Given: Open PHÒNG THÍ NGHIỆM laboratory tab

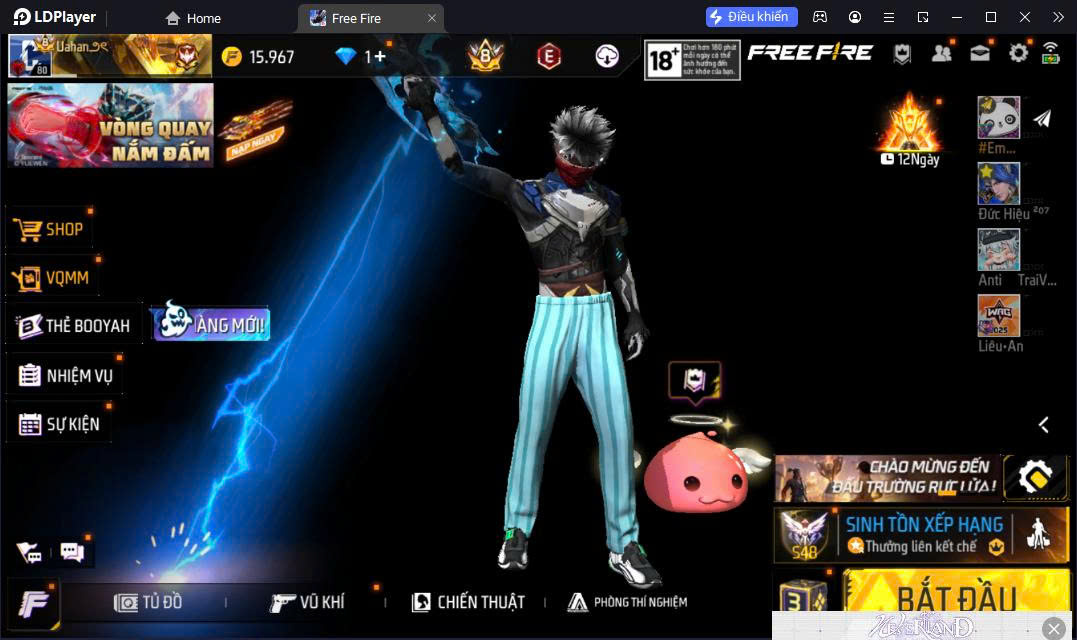Looking at the screenshot, I should (x=627, y=602).
